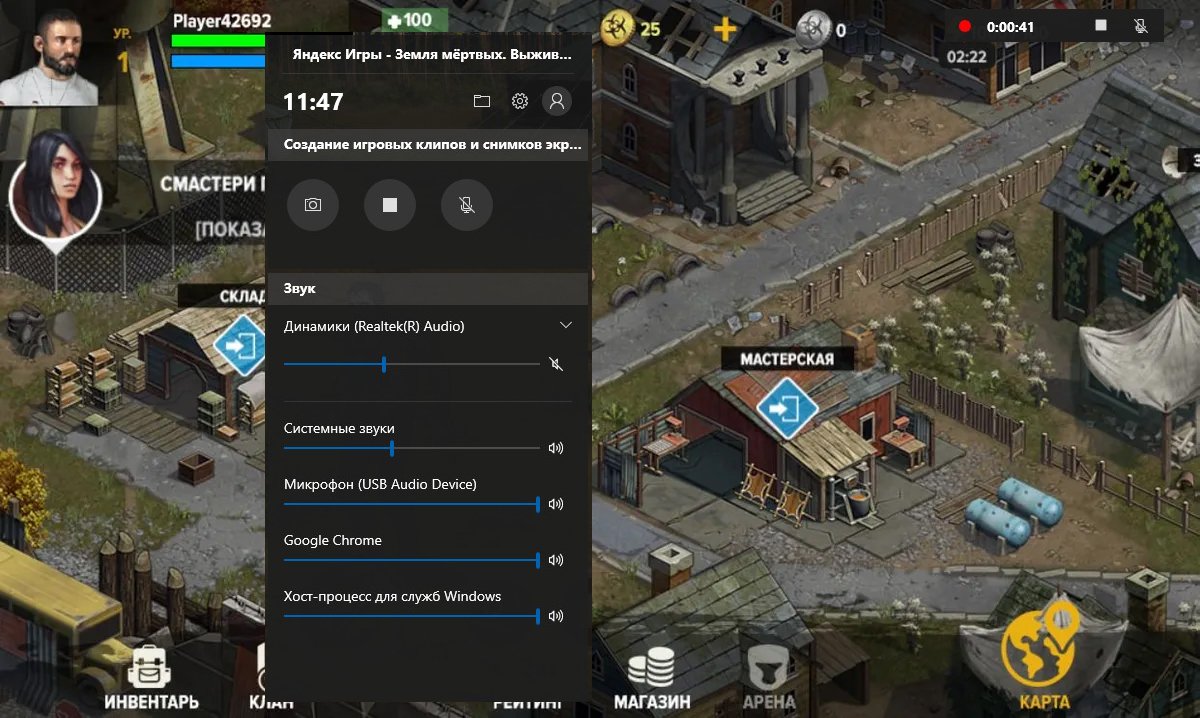Screen dimensions: 1200x718
Task: Toggle the microphone in the capture panel
Action: coord(466,205)
